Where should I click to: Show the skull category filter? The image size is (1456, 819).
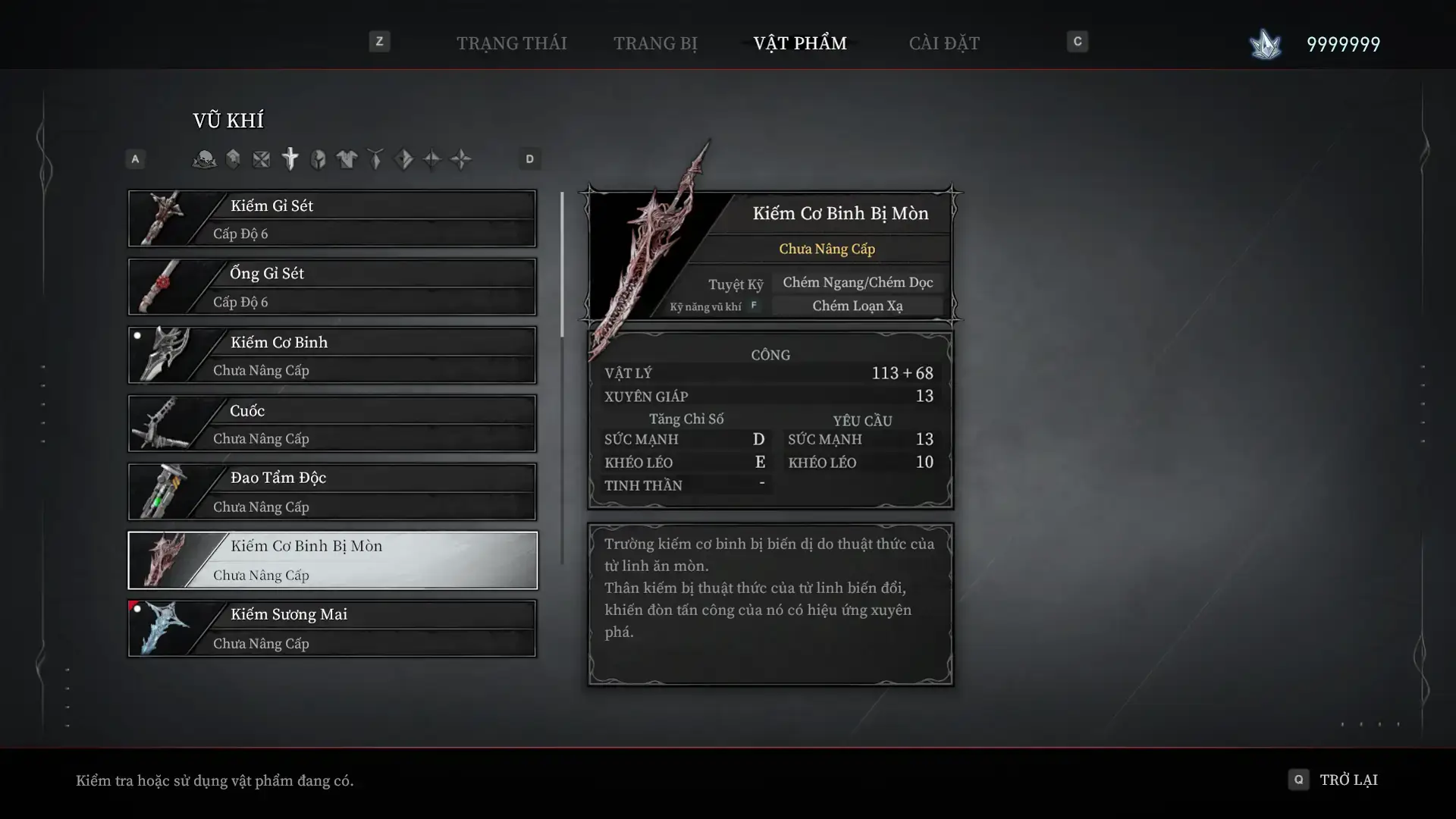204,159
